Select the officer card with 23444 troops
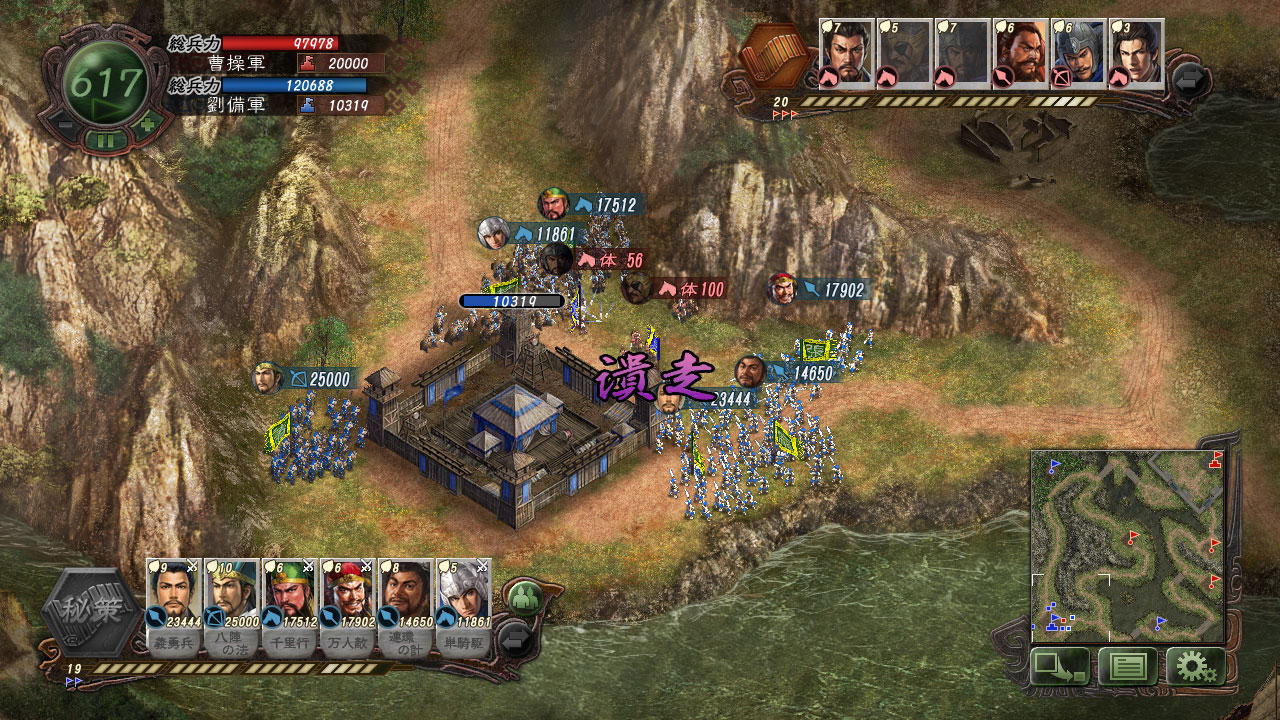Image resolution: width=1280 pixels, height=720 pixels. [174, 592]
